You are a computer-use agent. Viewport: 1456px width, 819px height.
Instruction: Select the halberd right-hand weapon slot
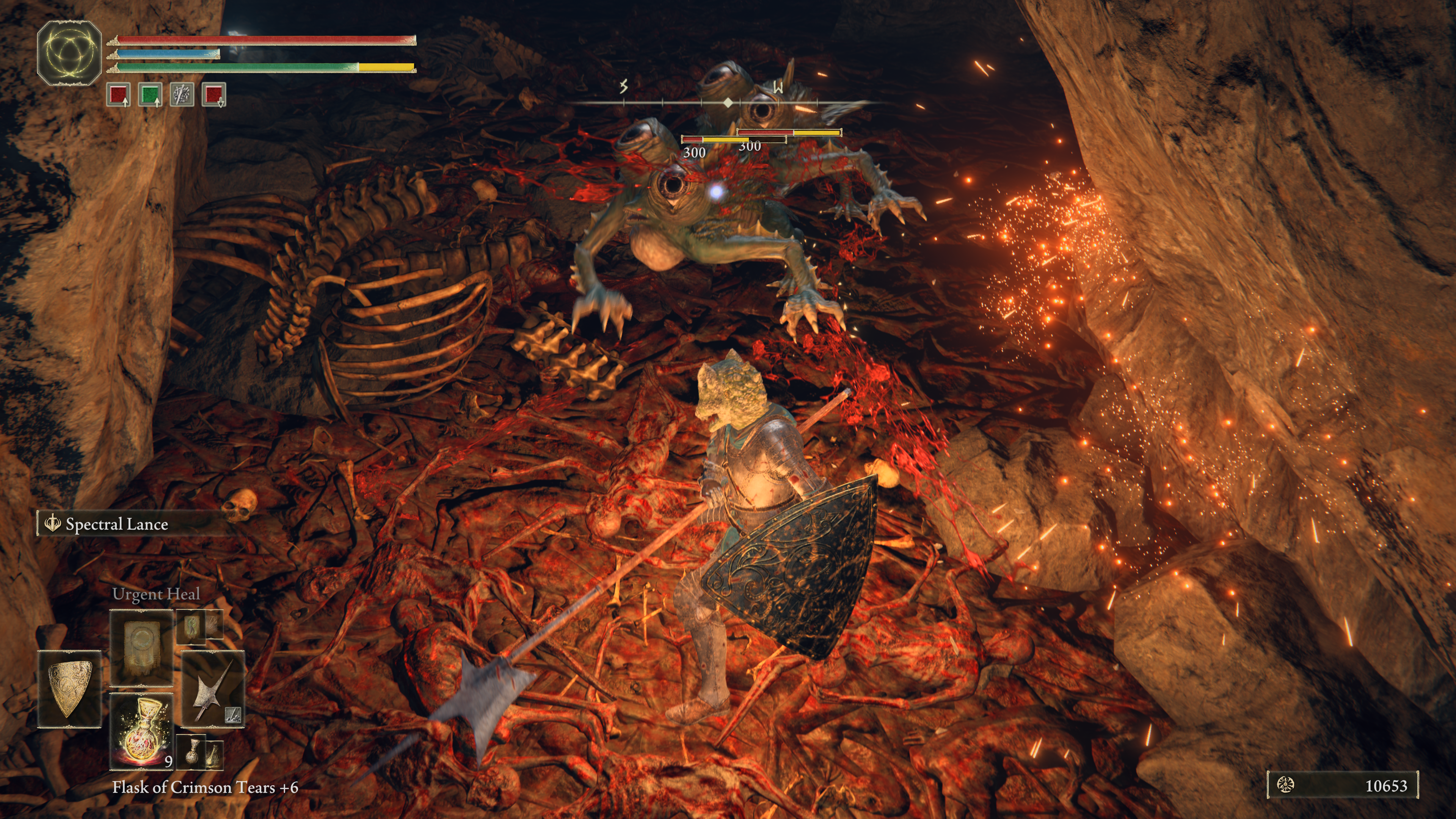pos(212,689)
